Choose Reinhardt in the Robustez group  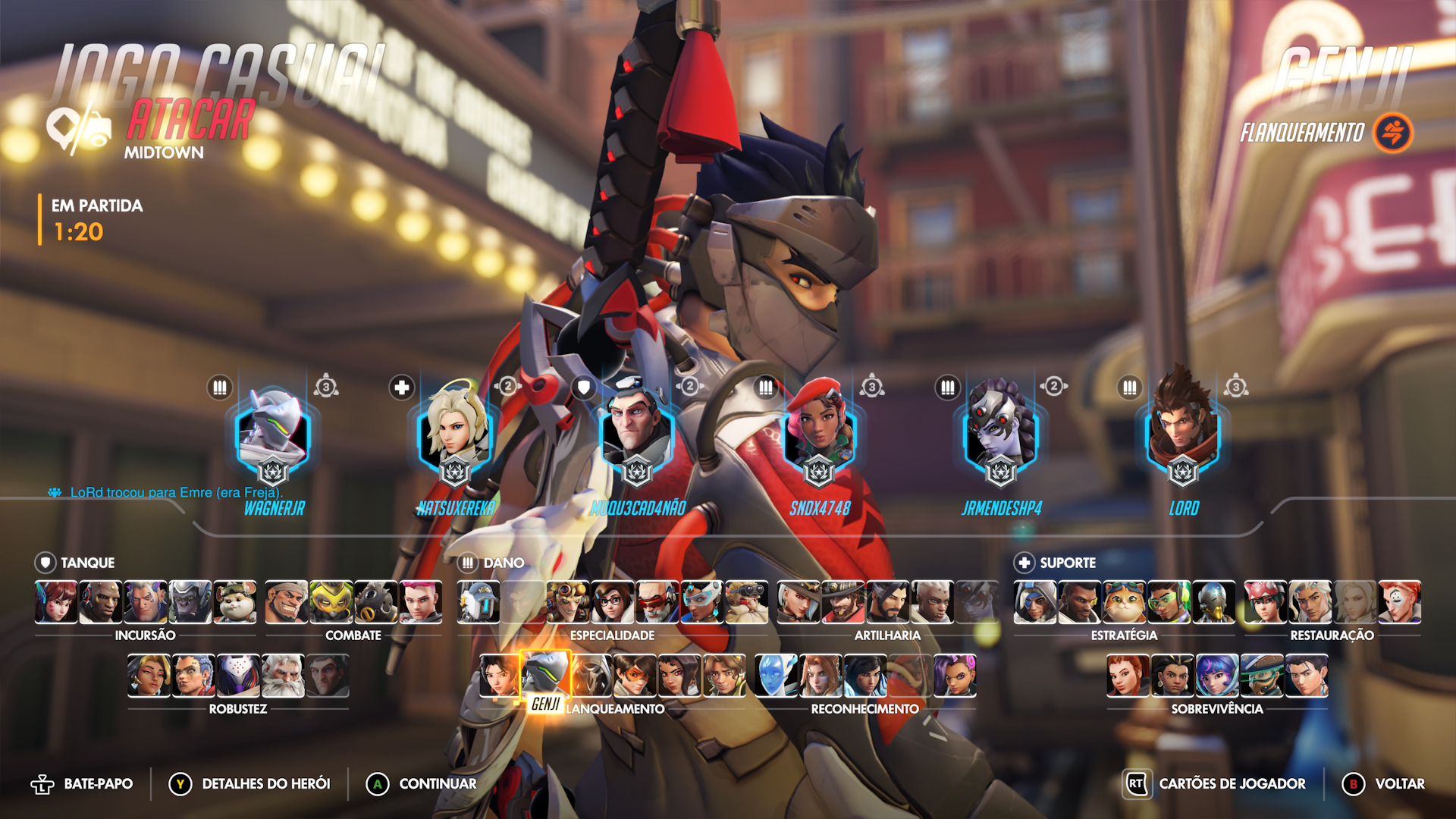[x=283, y=675]
